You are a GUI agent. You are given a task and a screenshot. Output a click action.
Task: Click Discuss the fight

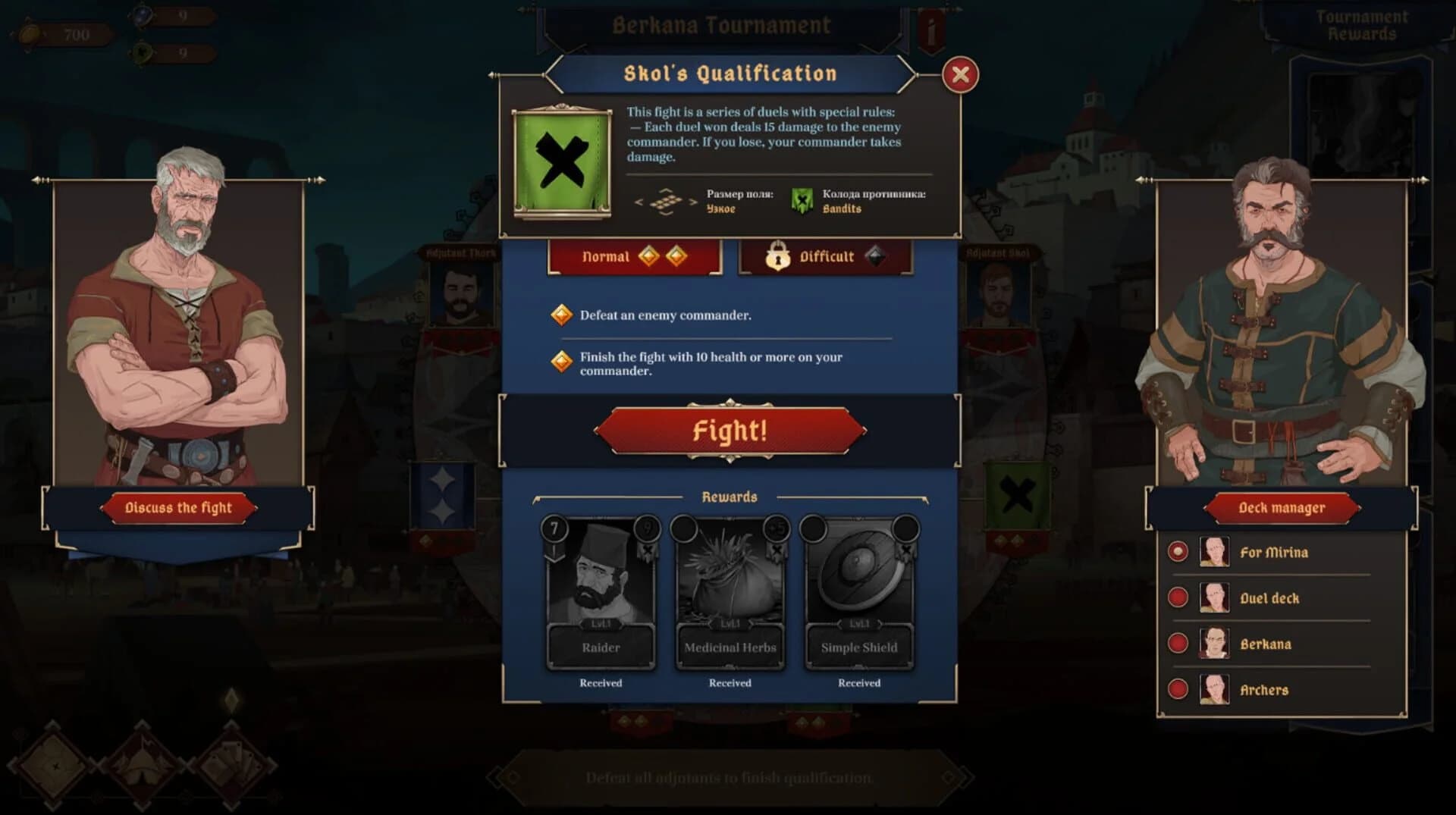point(178,507)
